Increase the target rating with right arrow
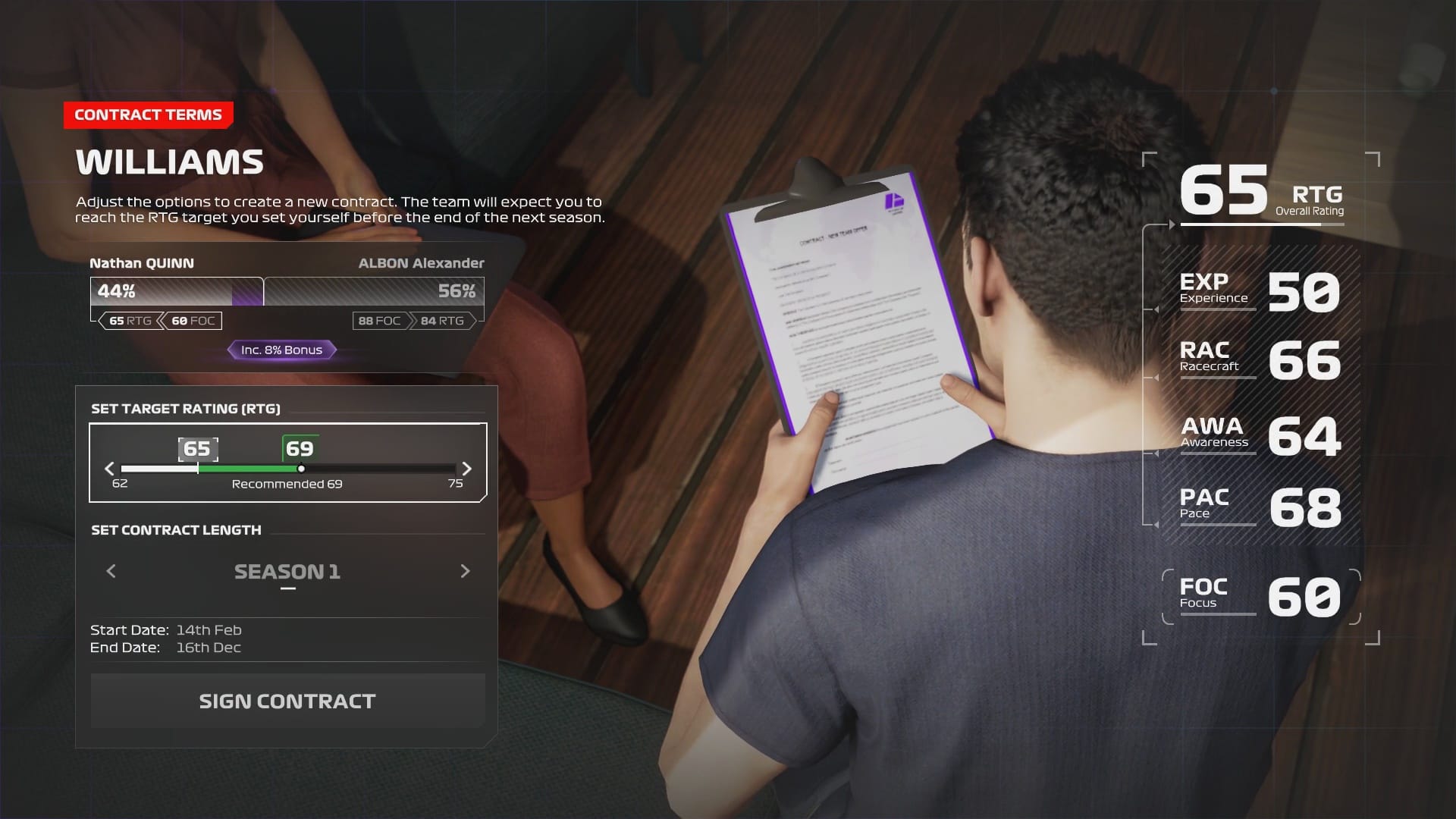This screenshot has height=819, width=1456. [467, 469]
